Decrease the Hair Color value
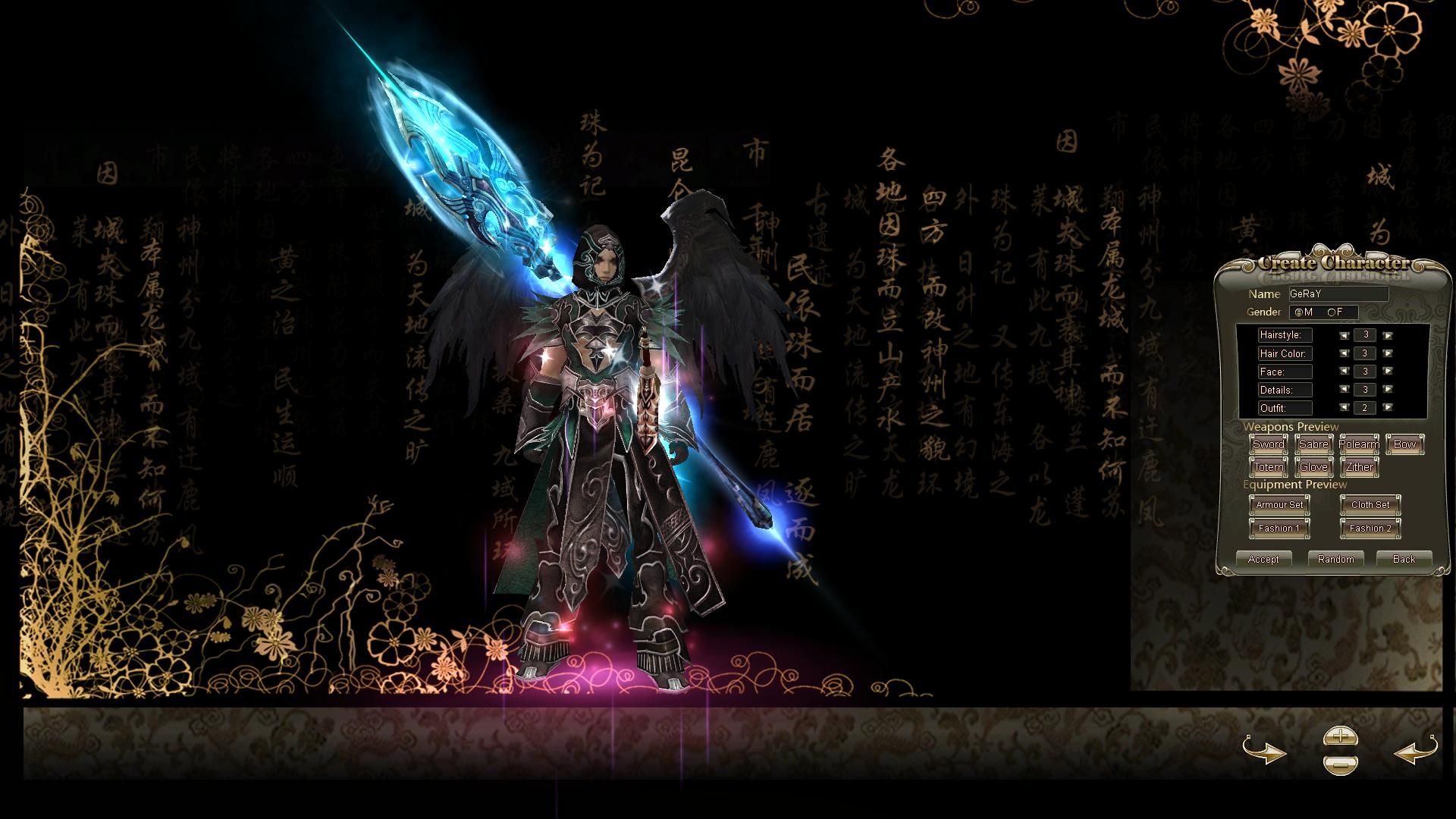The height and width of the screenshot is (819, 1456). pos(1345,353)
